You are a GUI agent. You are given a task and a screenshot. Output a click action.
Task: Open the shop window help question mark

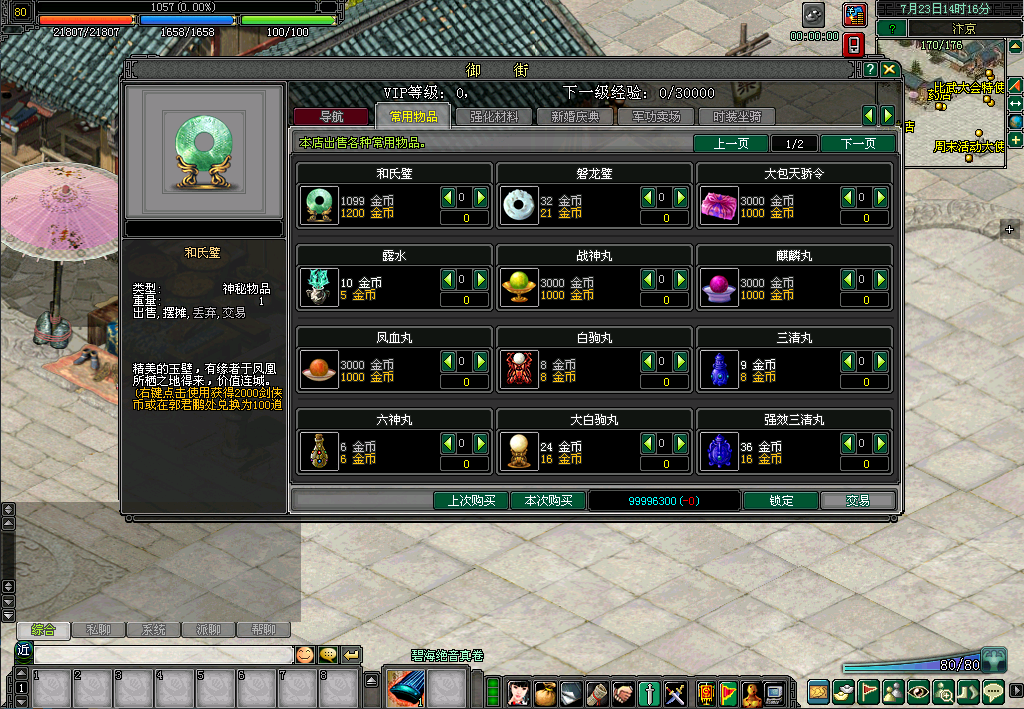(x=871, y=70)
